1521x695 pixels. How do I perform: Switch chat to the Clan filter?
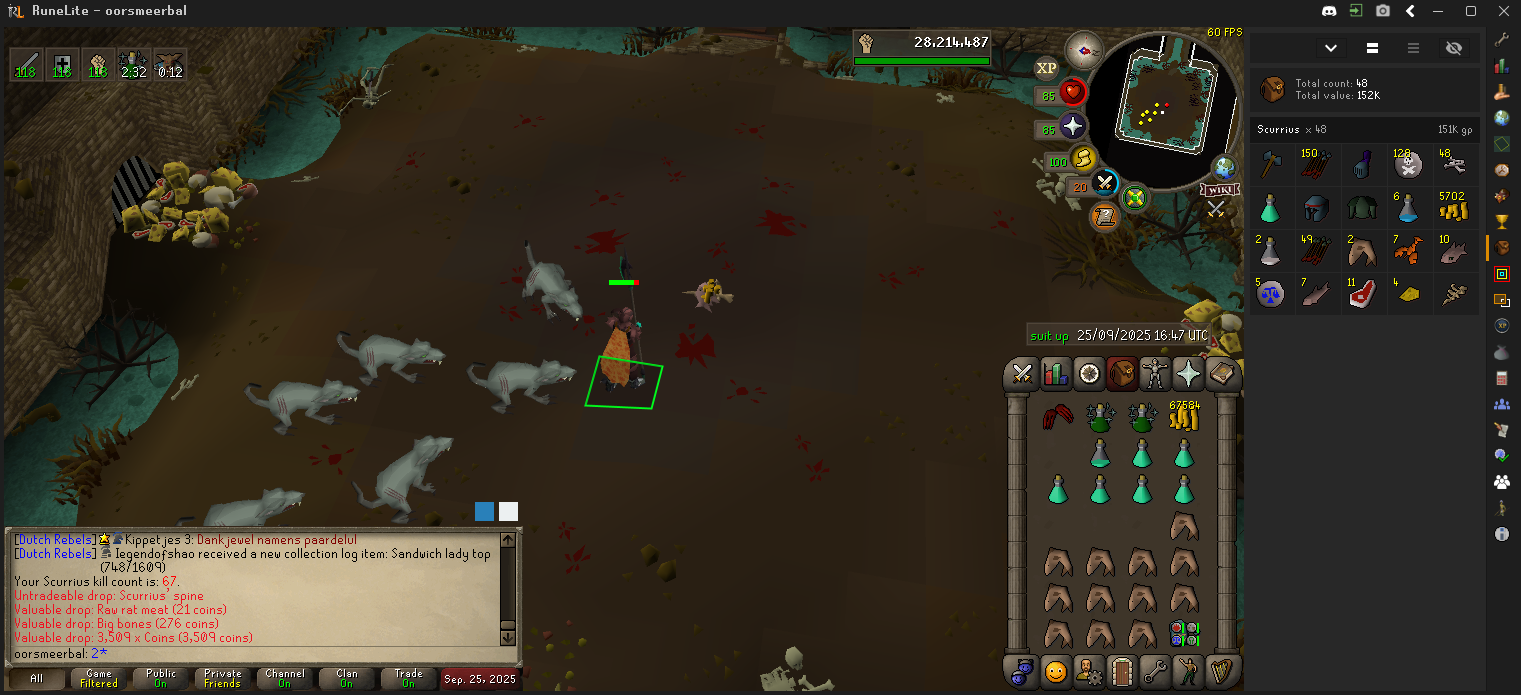click(346, 678)
